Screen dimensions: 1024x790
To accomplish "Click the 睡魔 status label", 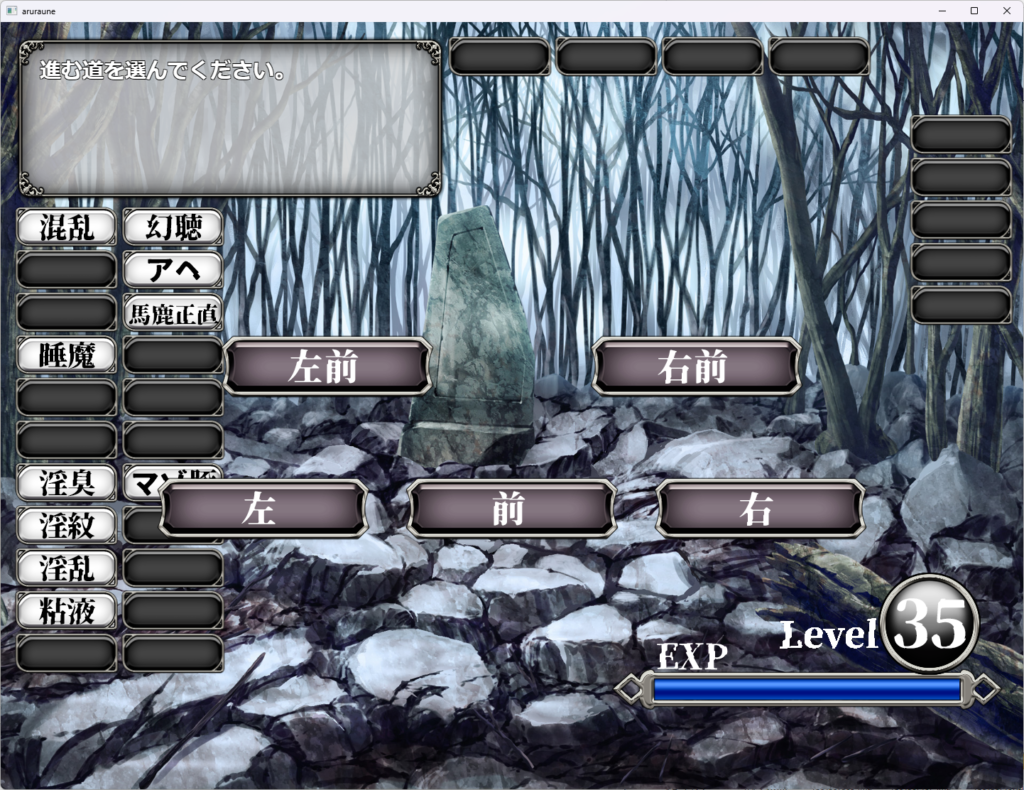I will click(x=67, y=354).
